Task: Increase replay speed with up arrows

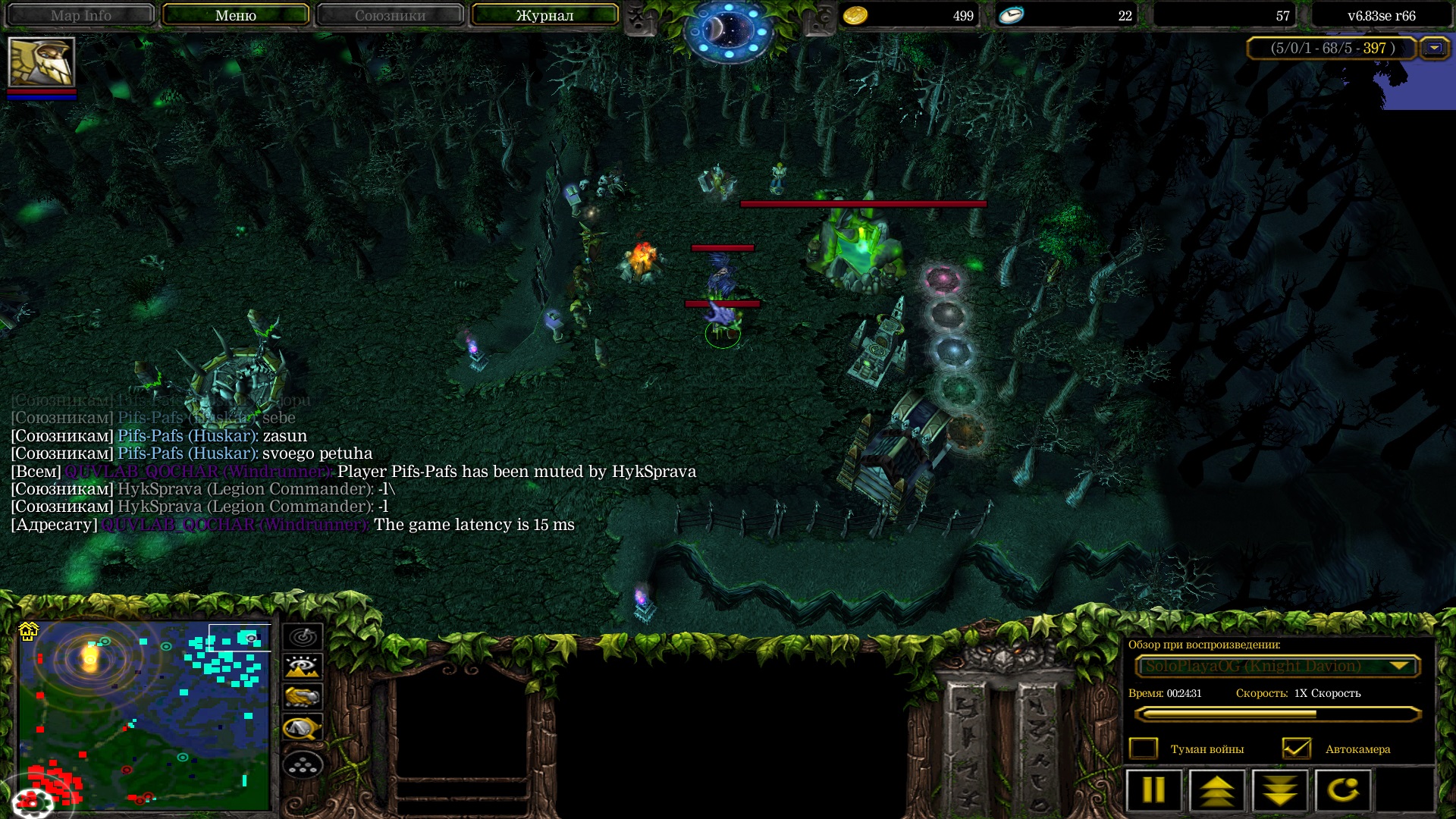Action: tap(1217, 790)
